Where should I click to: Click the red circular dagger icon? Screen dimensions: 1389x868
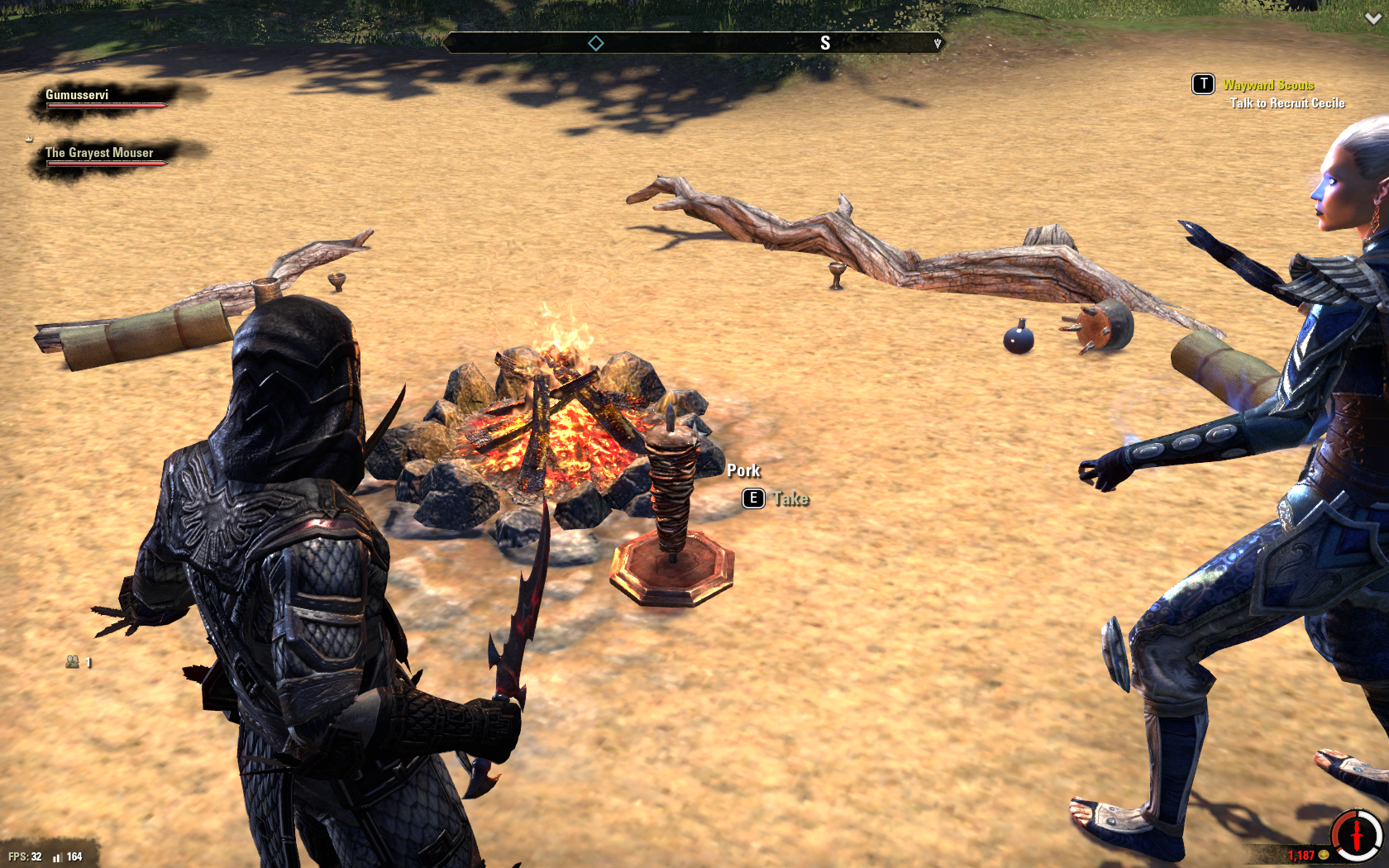(1357, 835)
